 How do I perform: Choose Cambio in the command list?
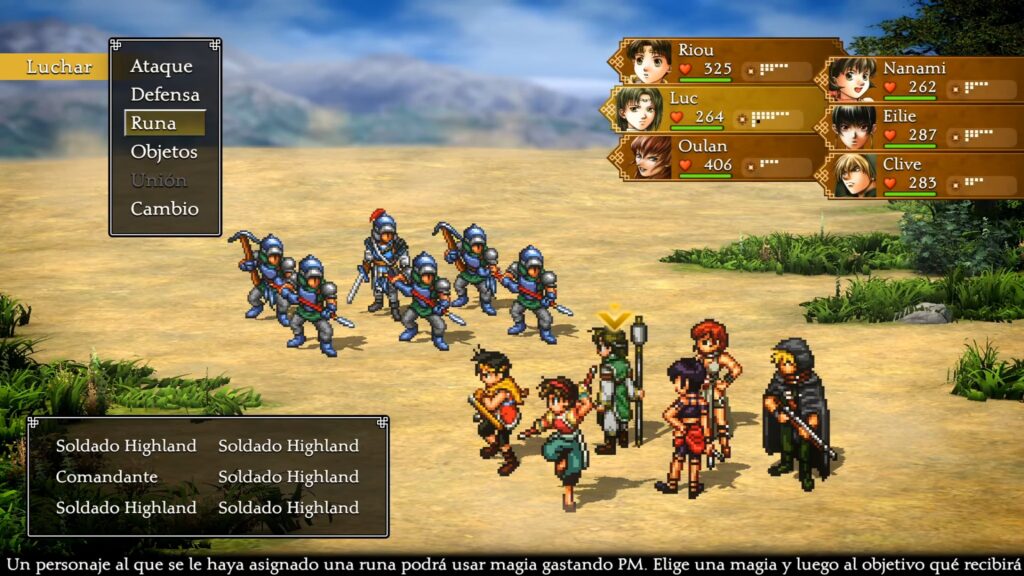164,209
